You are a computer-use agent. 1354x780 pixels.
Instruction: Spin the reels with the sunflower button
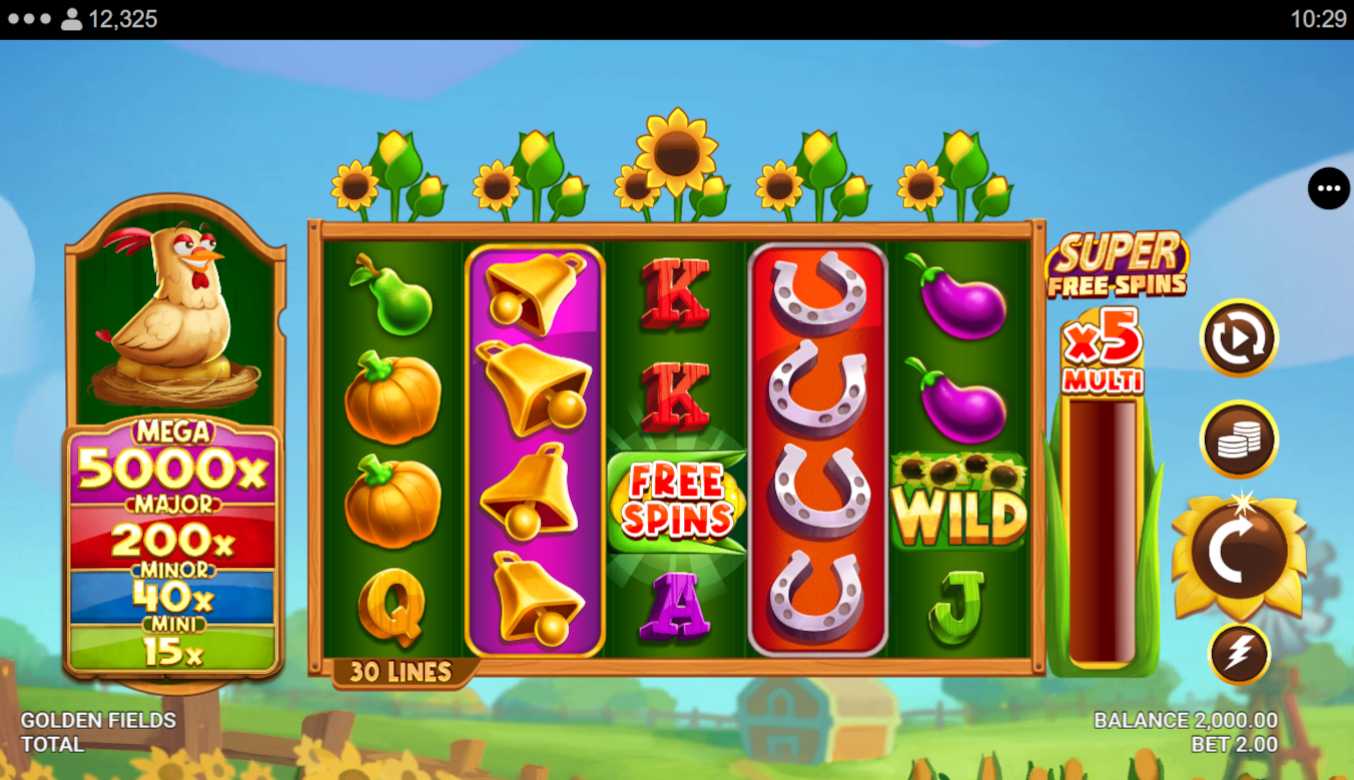(1239, 553)
